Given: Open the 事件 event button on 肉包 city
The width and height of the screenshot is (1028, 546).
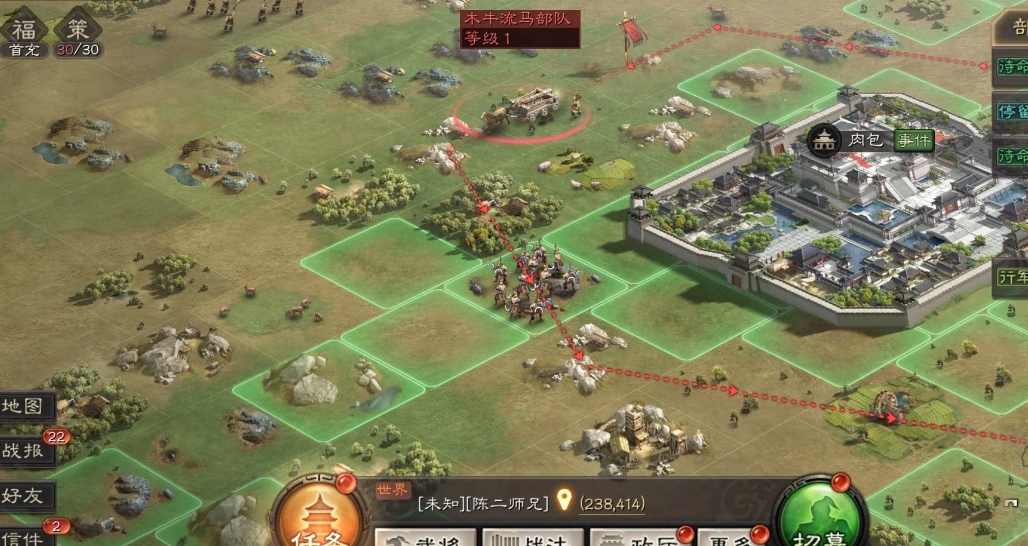Looking at the screenshot, I should pos(913,140).
